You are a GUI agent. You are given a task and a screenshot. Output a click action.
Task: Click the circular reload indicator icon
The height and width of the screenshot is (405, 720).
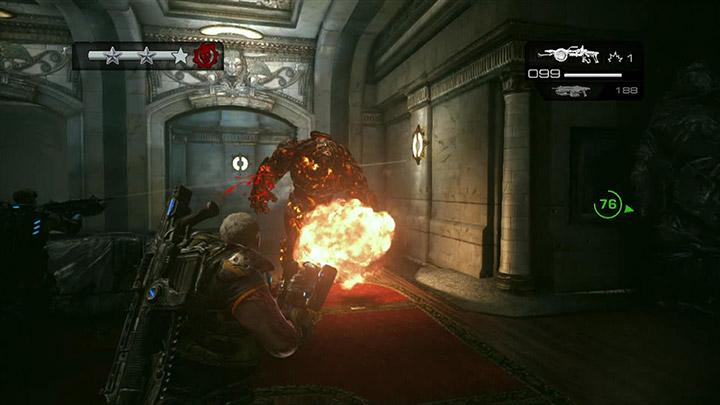tap(240, 162)
